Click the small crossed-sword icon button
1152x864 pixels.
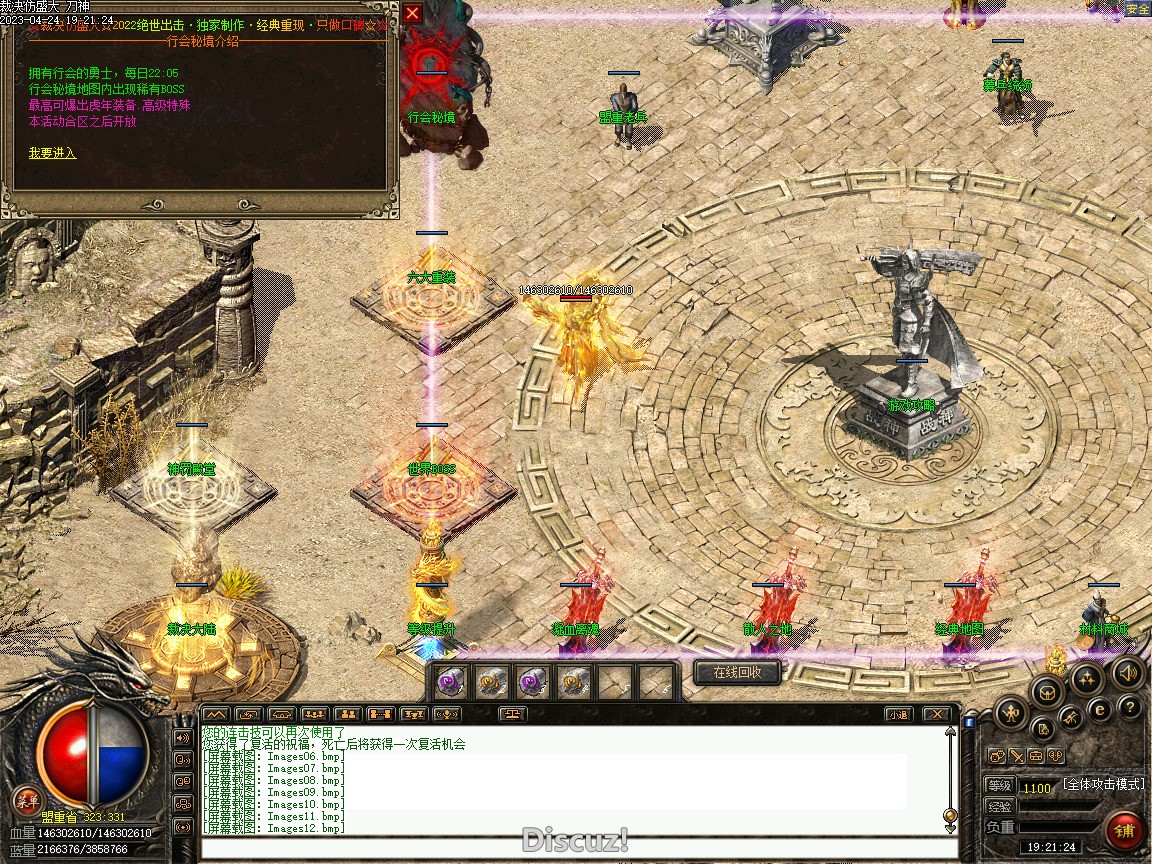(x=1016, y=756)
